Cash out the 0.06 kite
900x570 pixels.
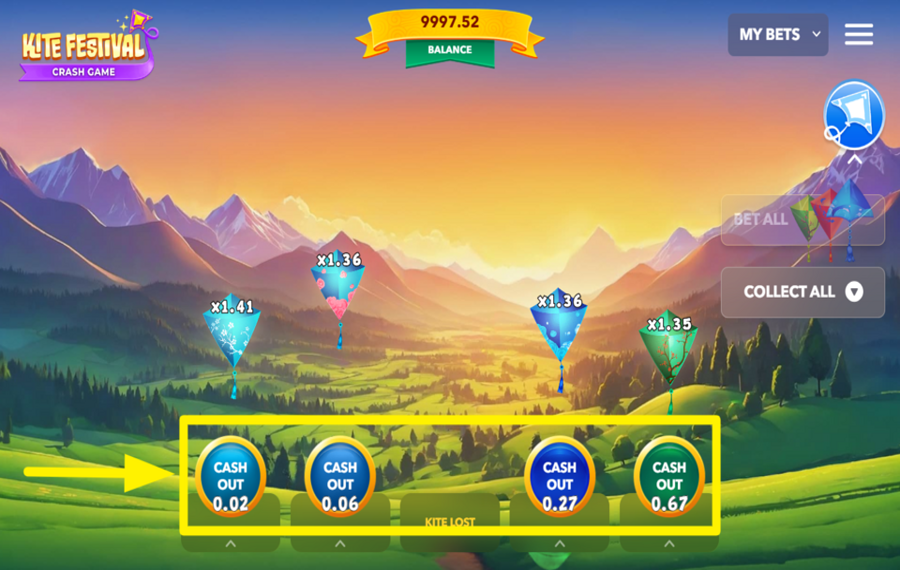(340, 476)
